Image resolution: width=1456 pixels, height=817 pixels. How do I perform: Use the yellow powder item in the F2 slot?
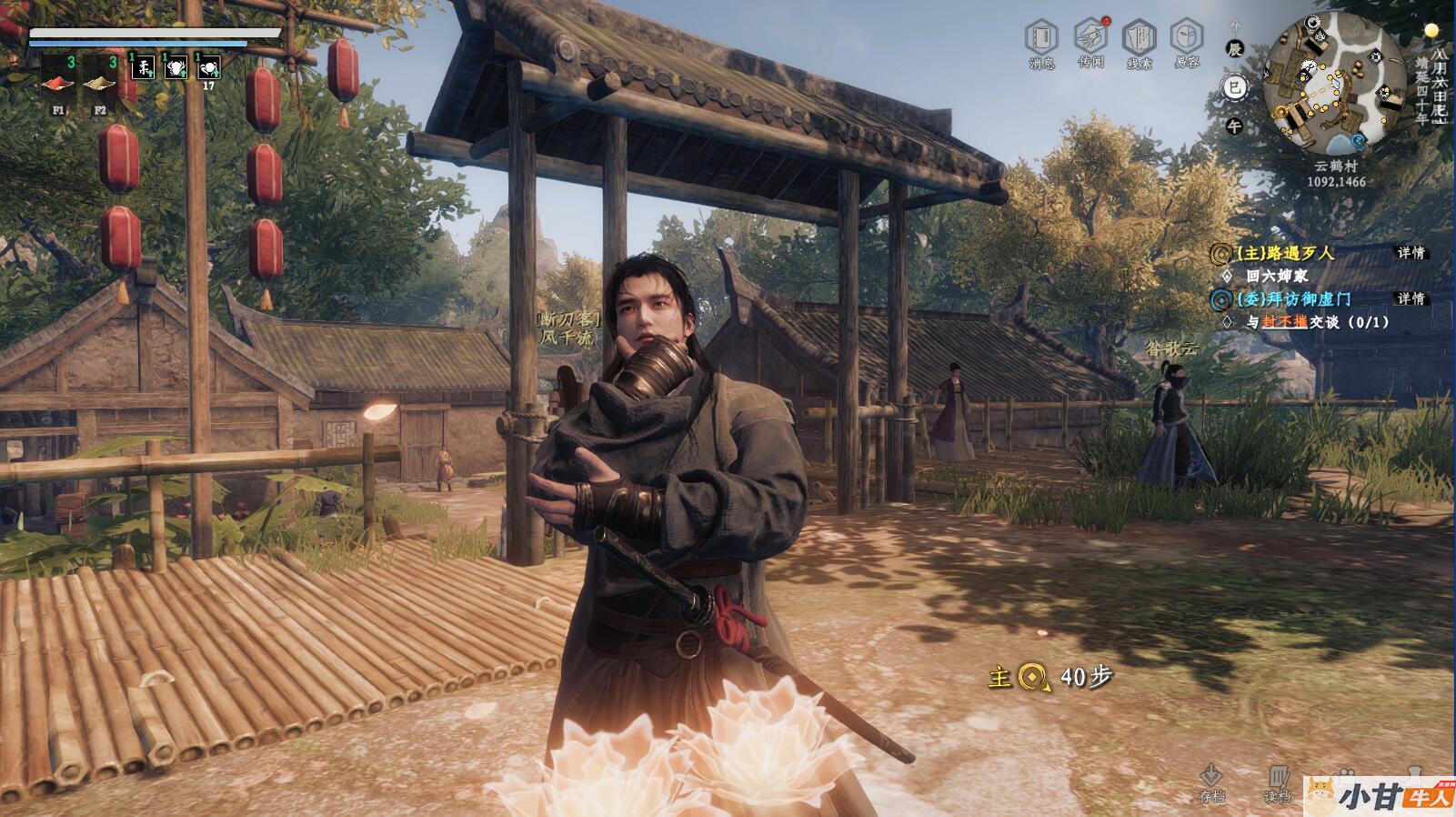pyautogui.click(x=100, y=82)
